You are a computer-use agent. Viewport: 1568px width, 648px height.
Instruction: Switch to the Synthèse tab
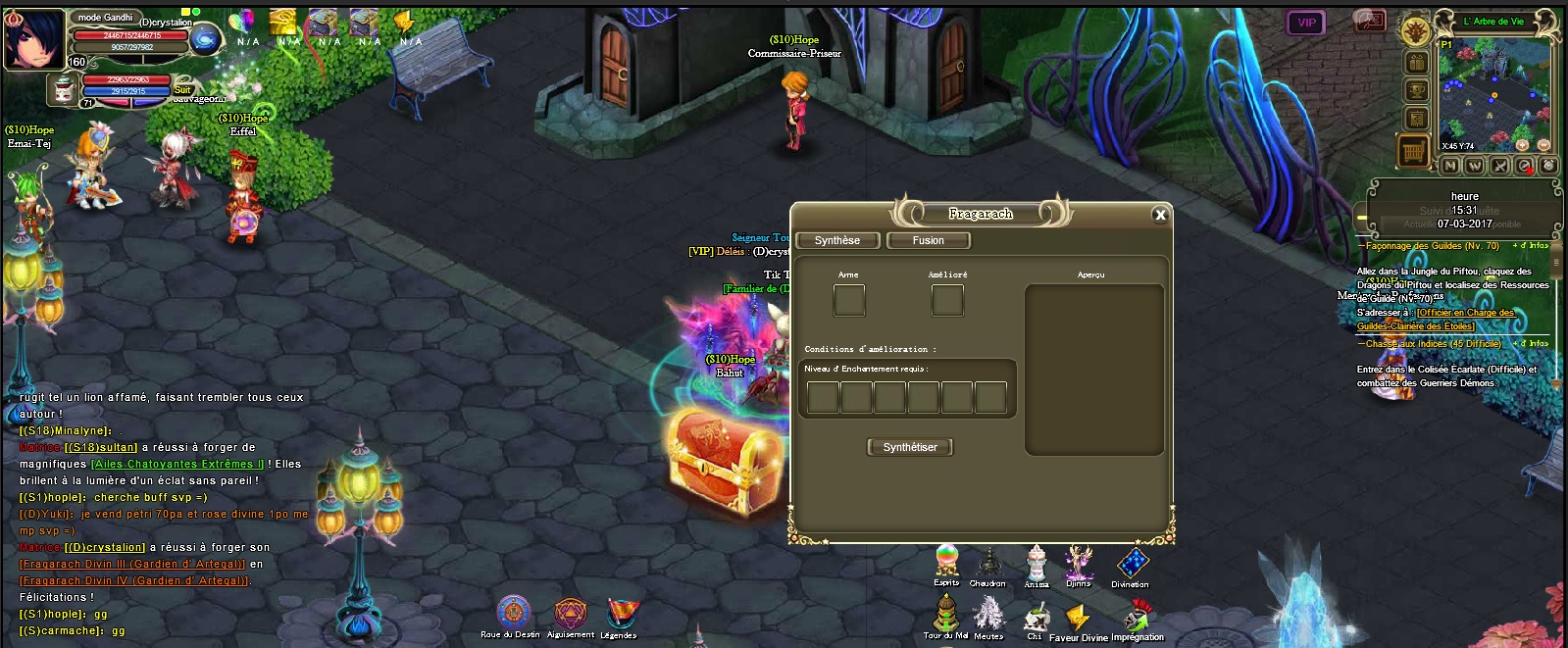(836, 240)
